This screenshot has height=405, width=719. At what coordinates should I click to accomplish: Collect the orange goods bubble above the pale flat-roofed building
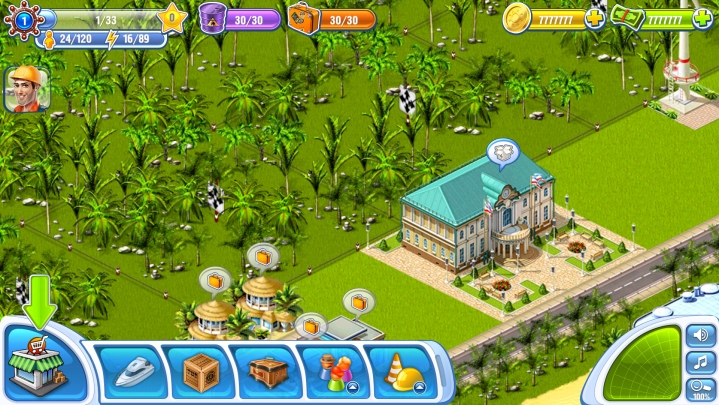pos(357,301)
